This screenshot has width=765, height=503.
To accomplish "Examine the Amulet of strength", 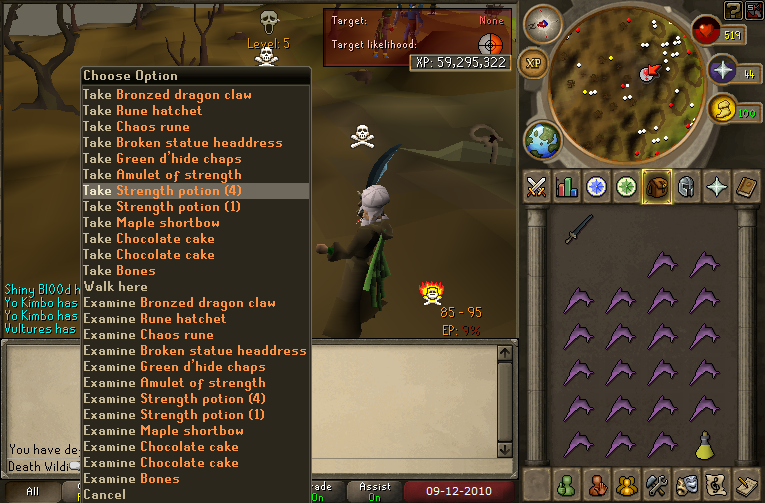I will point(174,383).
